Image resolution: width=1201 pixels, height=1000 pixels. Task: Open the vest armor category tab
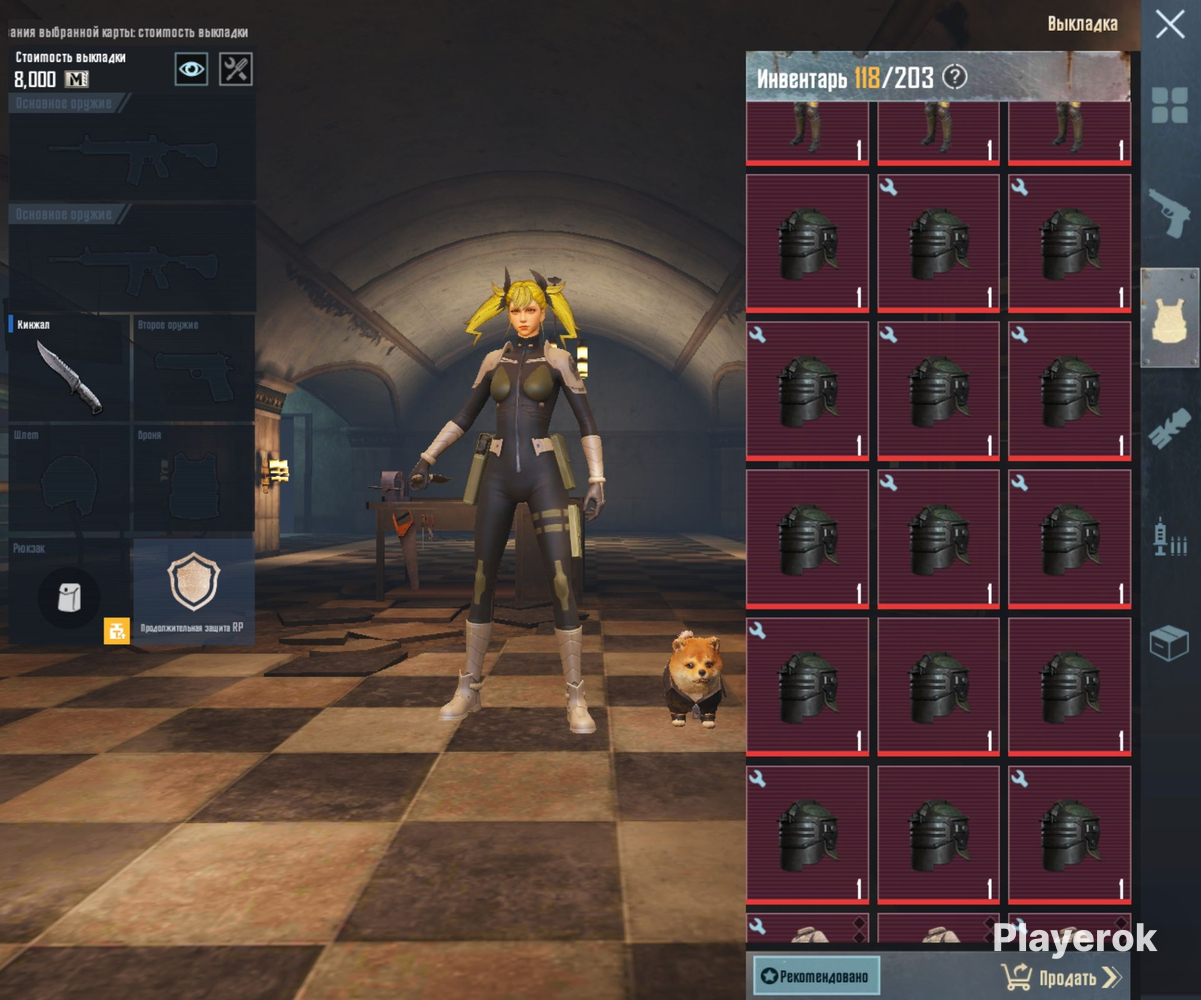click(1169, 318)
